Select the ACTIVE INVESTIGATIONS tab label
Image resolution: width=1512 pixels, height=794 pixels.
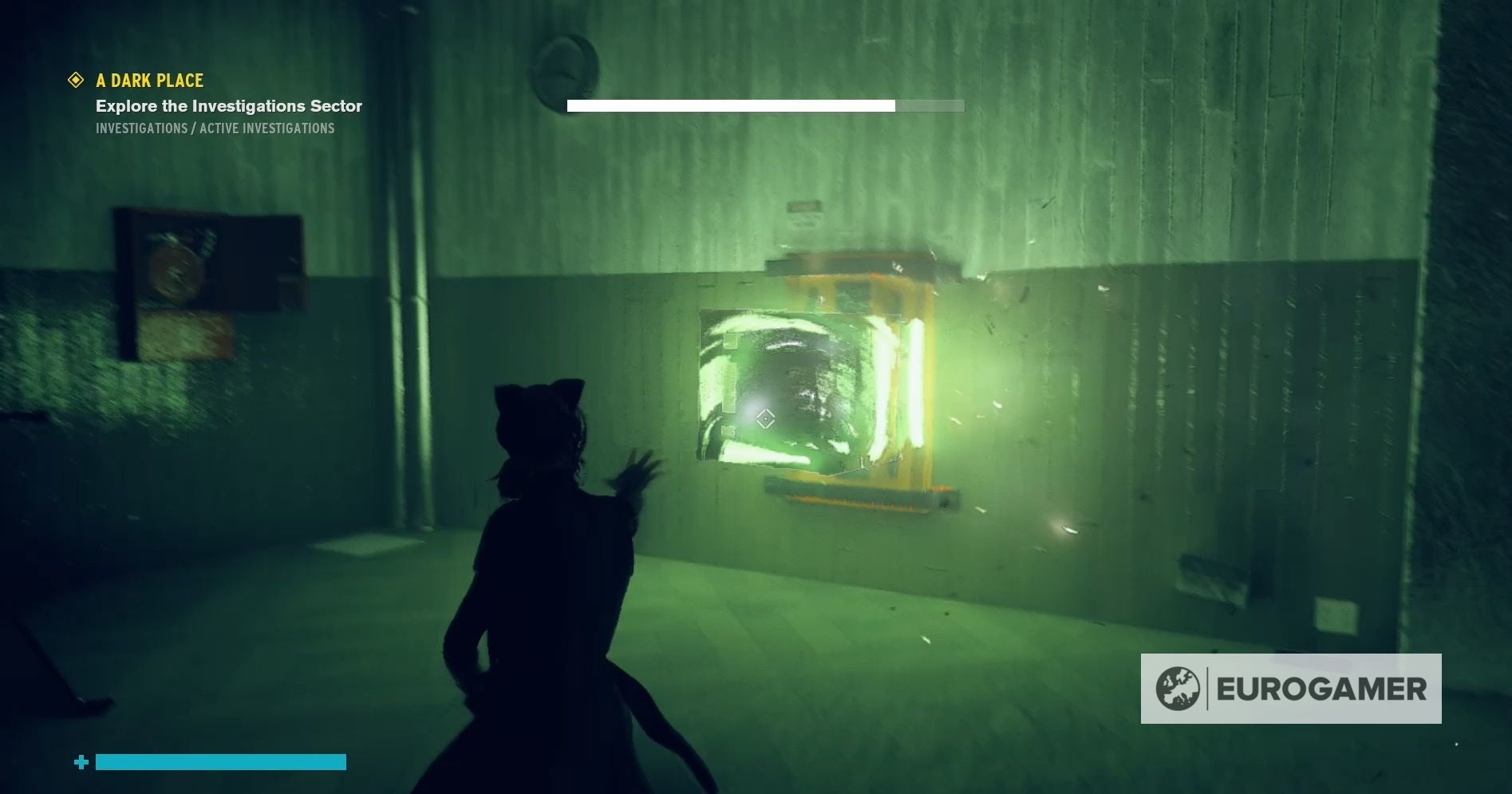pos(267,128)
